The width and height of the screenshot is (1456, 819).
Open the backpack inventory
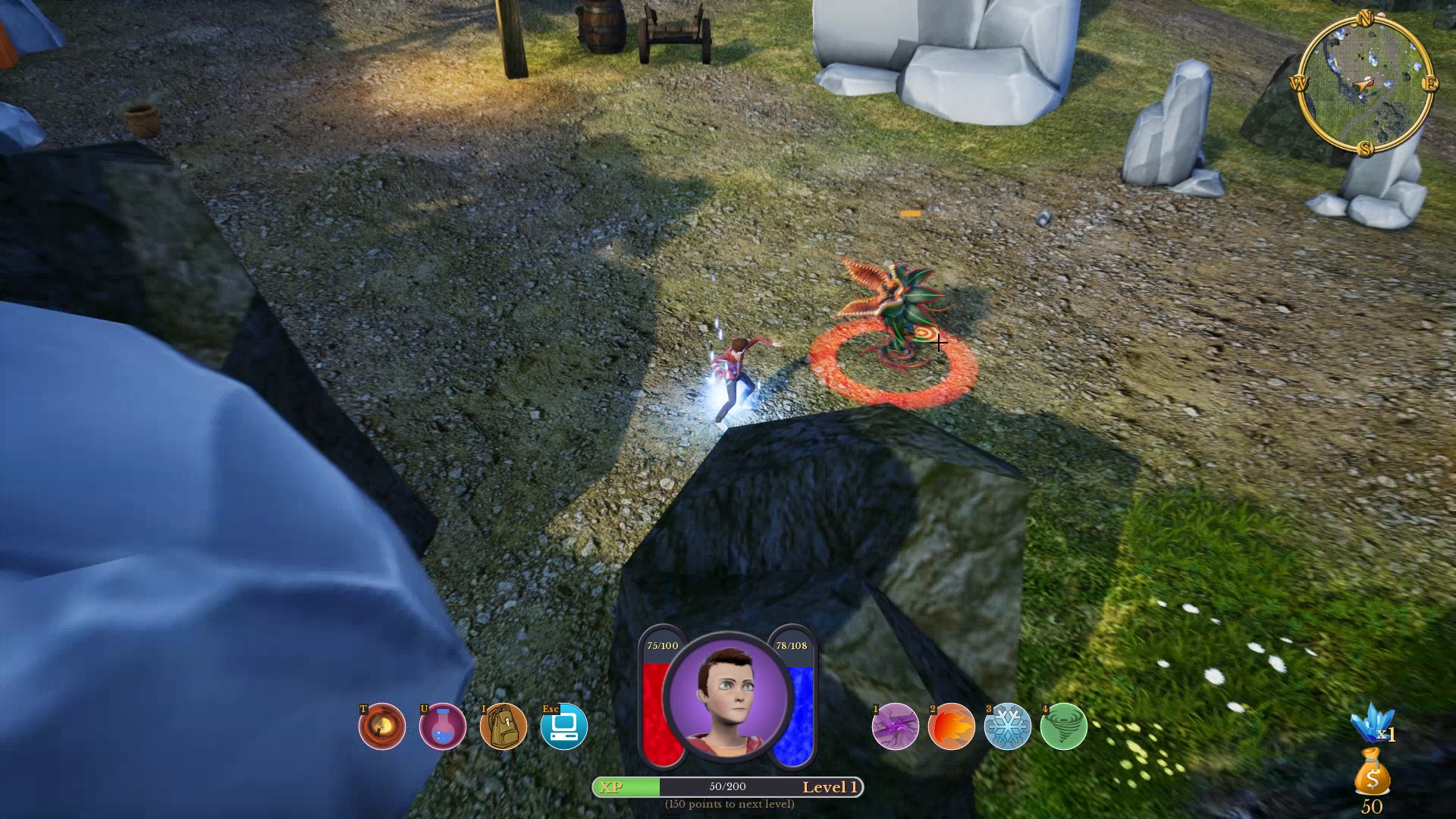(504, 726)
